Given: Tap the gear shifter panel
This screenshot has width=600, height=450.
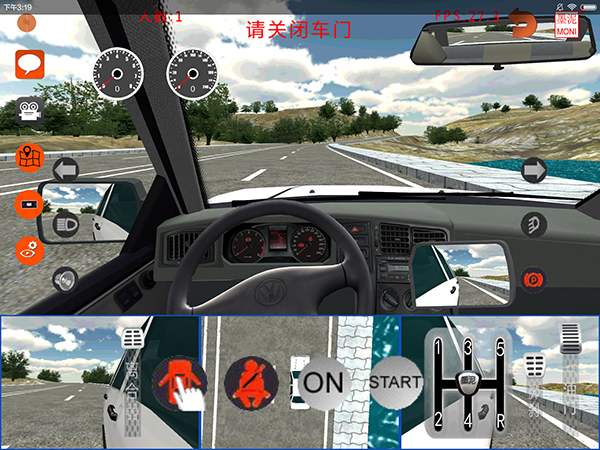Looking at the screenshot, I should click(467, 381).
